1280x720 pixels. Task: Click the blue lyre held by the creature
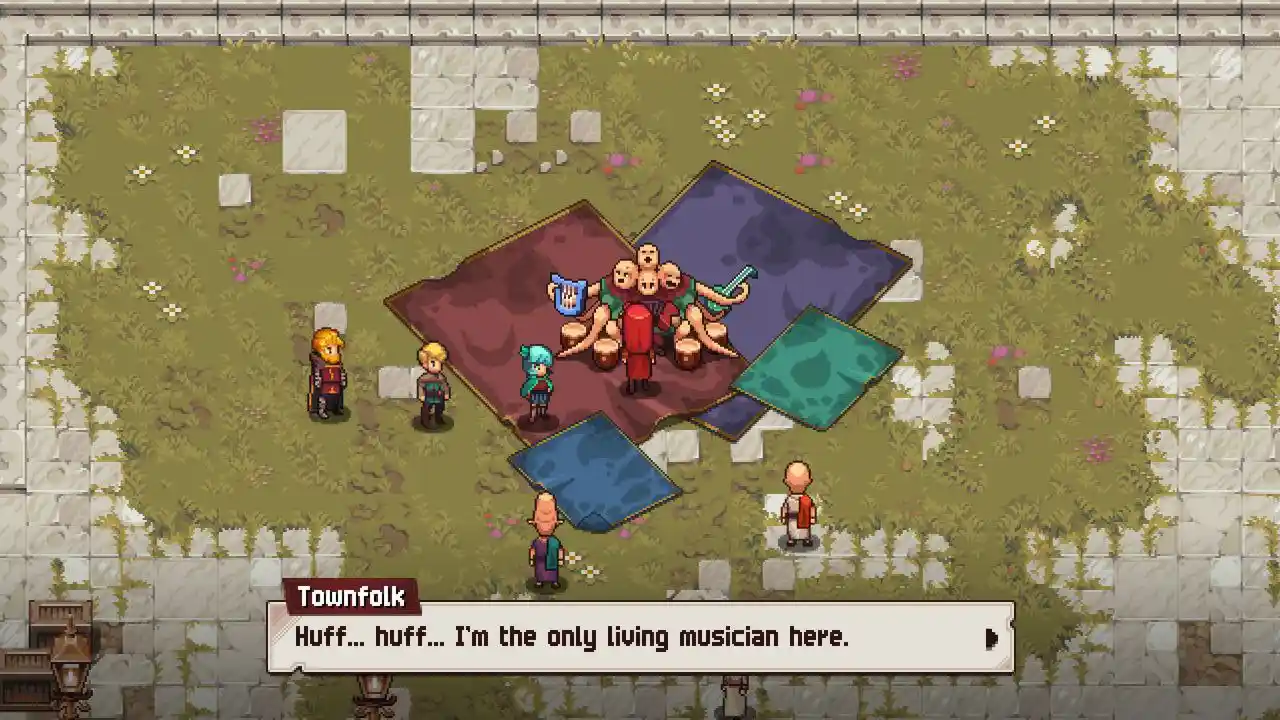566,291
